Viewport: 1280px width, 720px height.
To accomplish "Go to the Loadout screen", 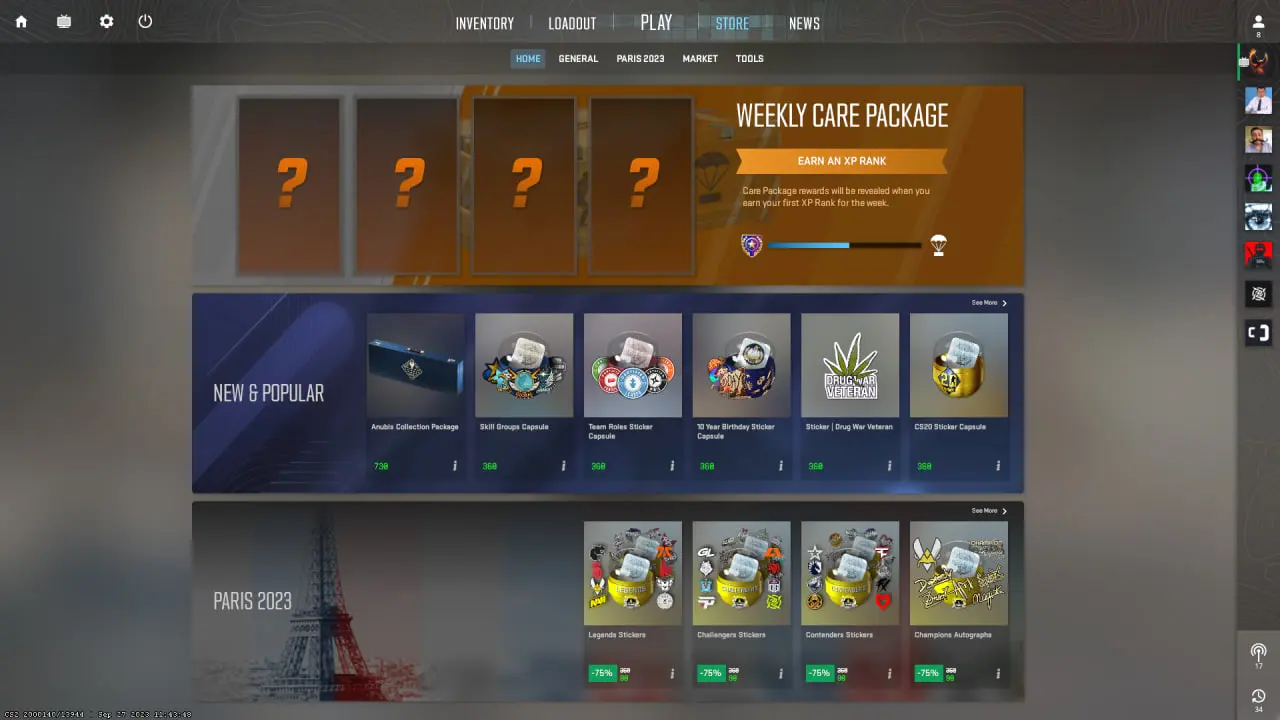I will [x=572, y=23].
